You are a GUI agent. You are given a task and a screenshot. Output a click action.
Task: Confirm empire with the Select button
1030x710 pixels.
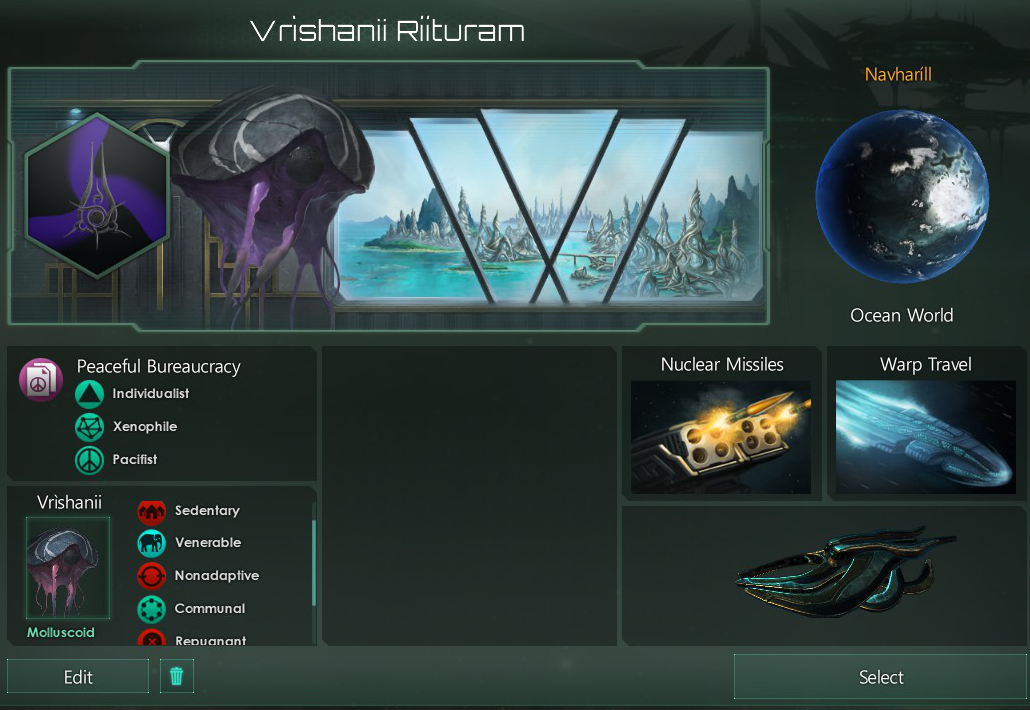[880, 677]
